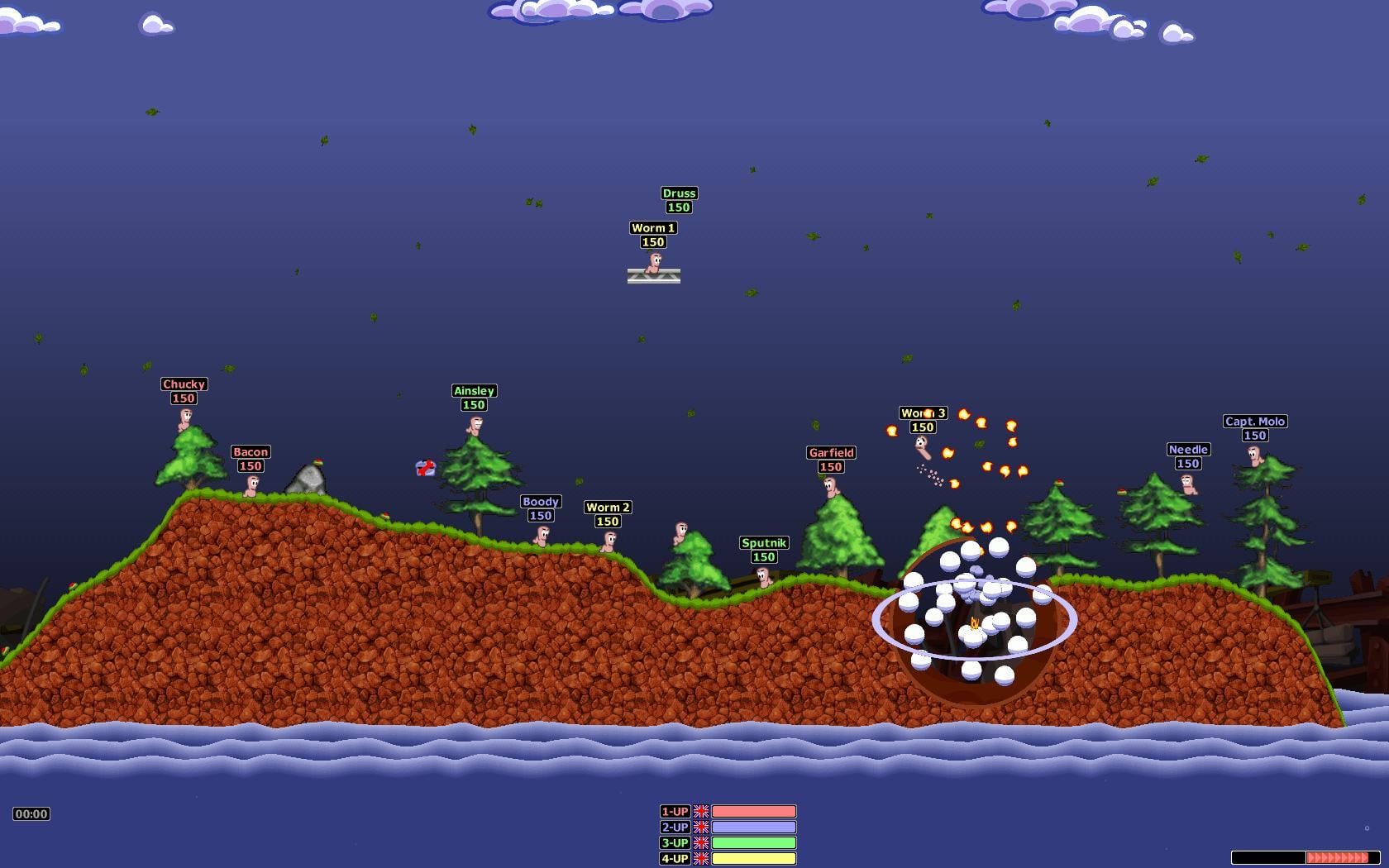1389x868 pixels.
Task: Click the parachute crate near Ainsley
Action: point(425,467)
